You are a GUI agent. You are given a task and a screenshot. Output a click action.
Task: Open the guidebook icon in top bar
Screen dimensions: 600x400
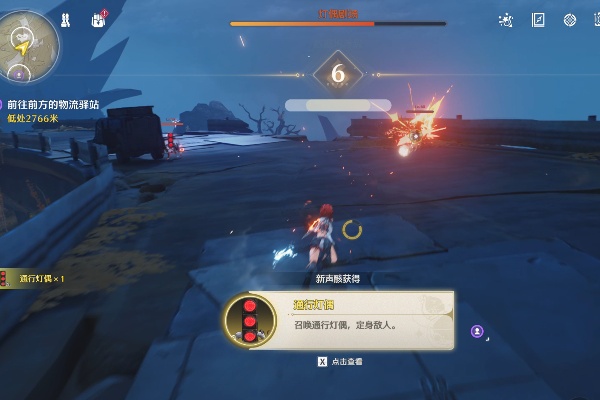(x=538, y=20)
